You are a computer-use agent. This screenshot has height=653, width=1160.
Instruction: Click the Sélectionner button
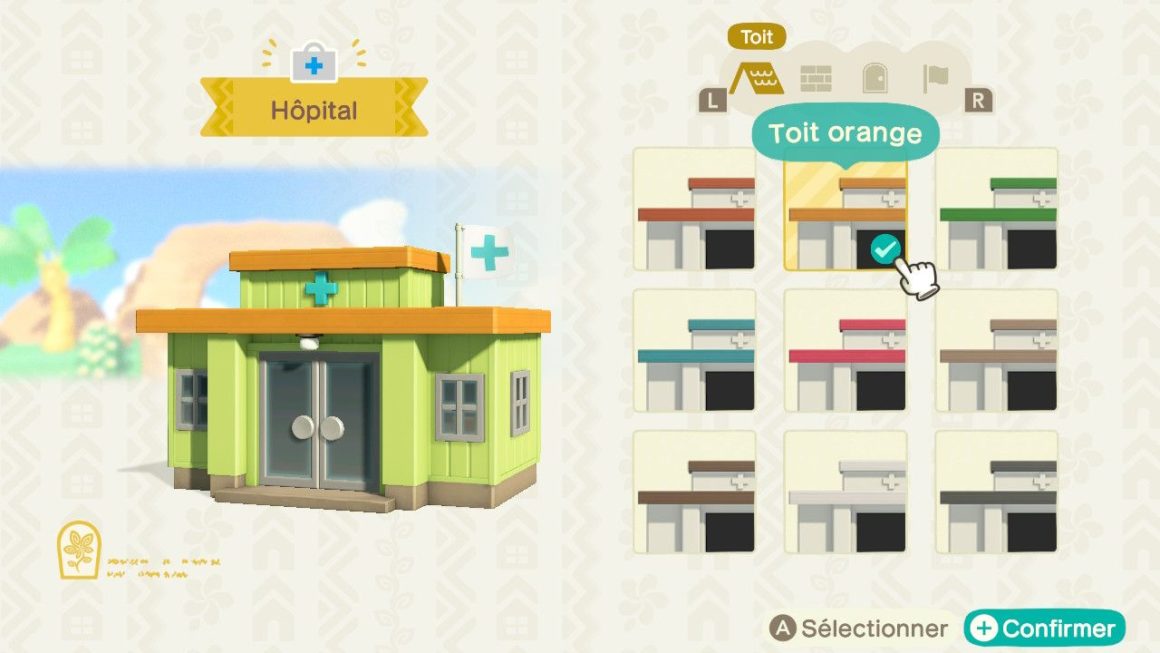pos(858,628)
